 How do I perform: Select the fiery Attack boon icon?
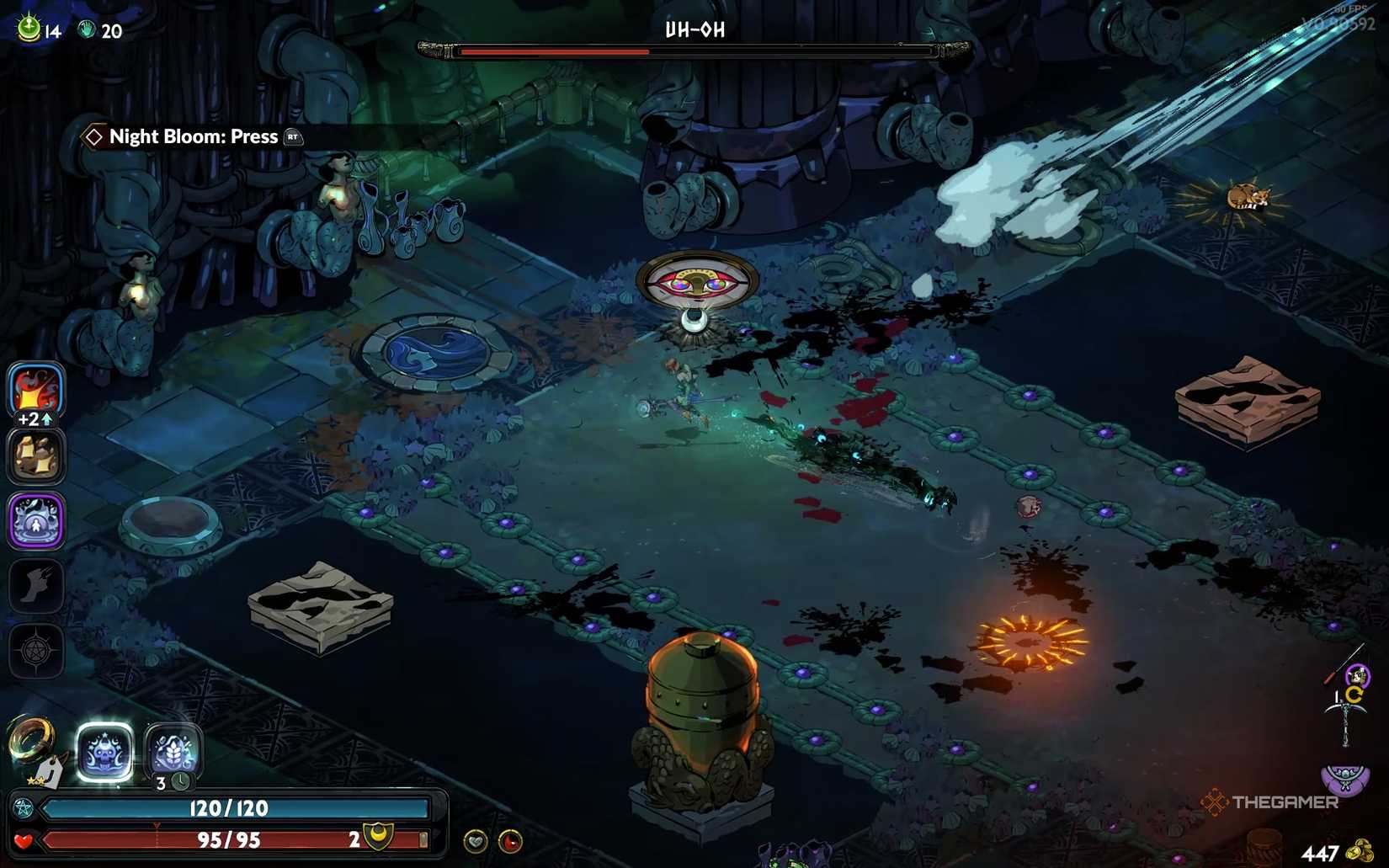[x=35, y=390]
